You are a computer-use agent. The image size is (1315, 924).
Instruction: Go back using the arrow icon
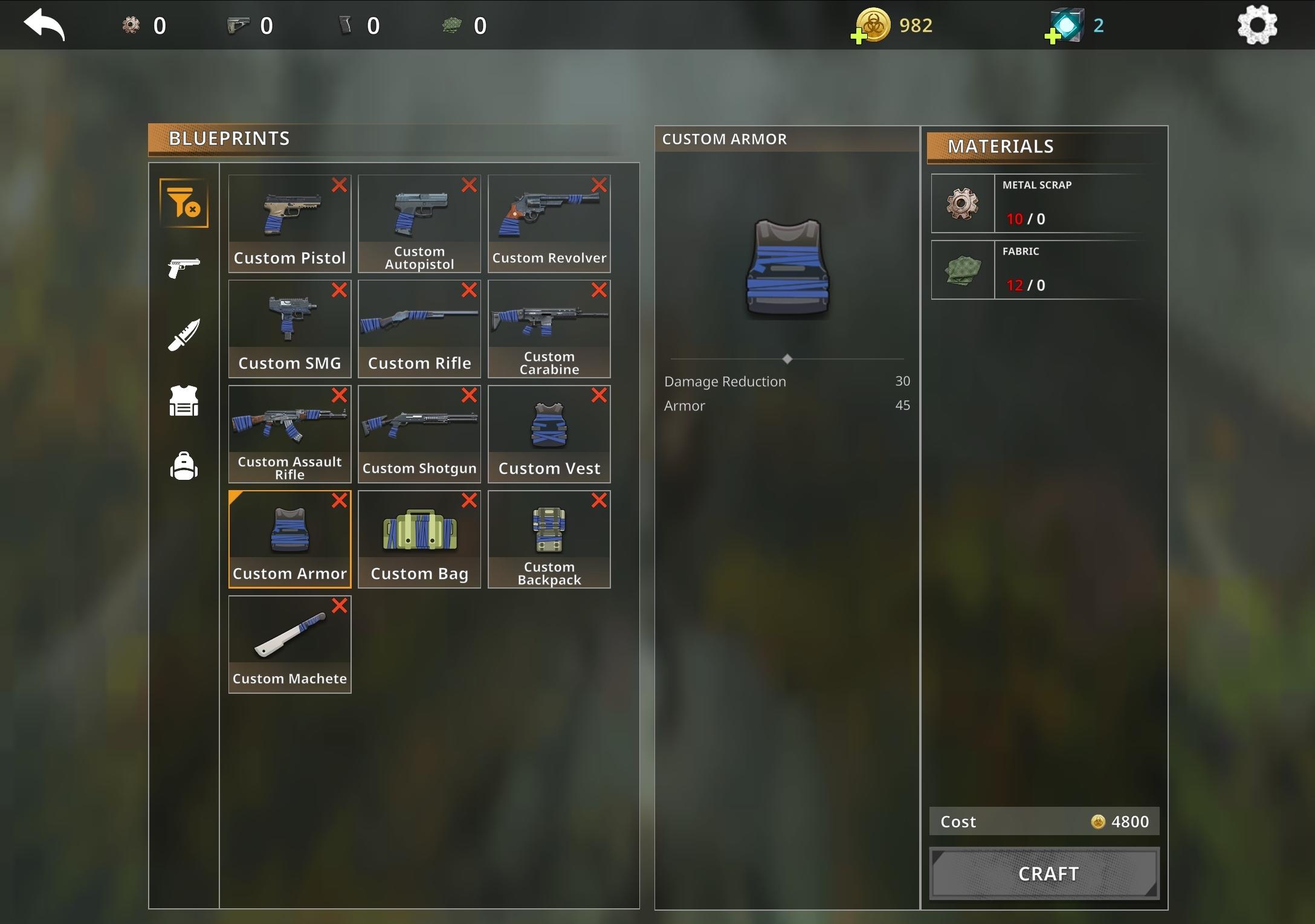coord(44,24)
